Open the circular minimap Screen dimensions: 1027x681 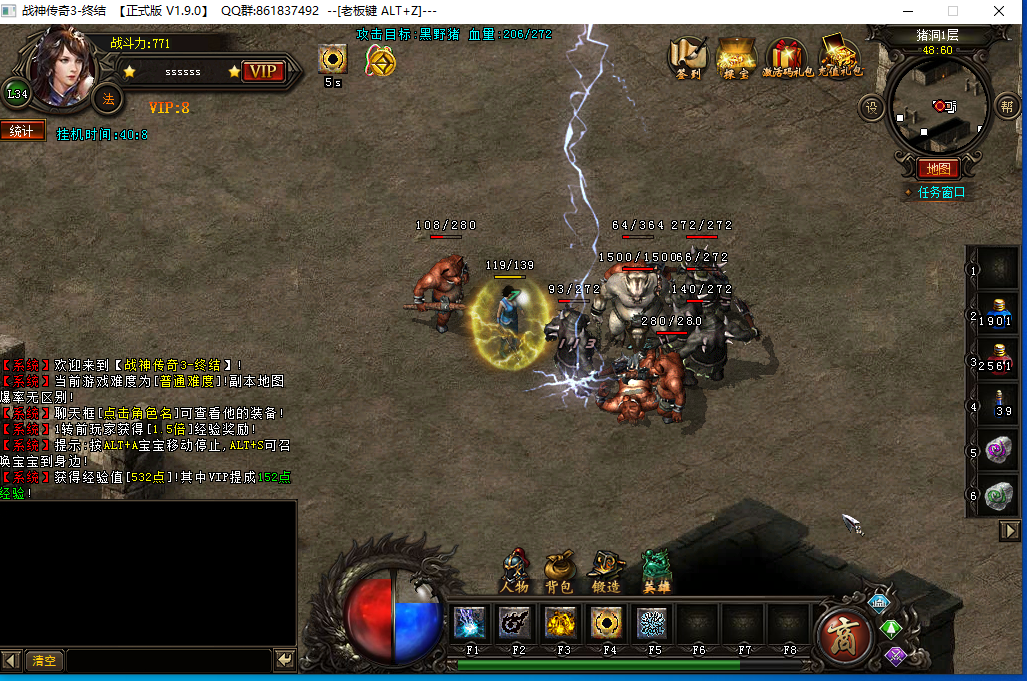pos(938,105)
